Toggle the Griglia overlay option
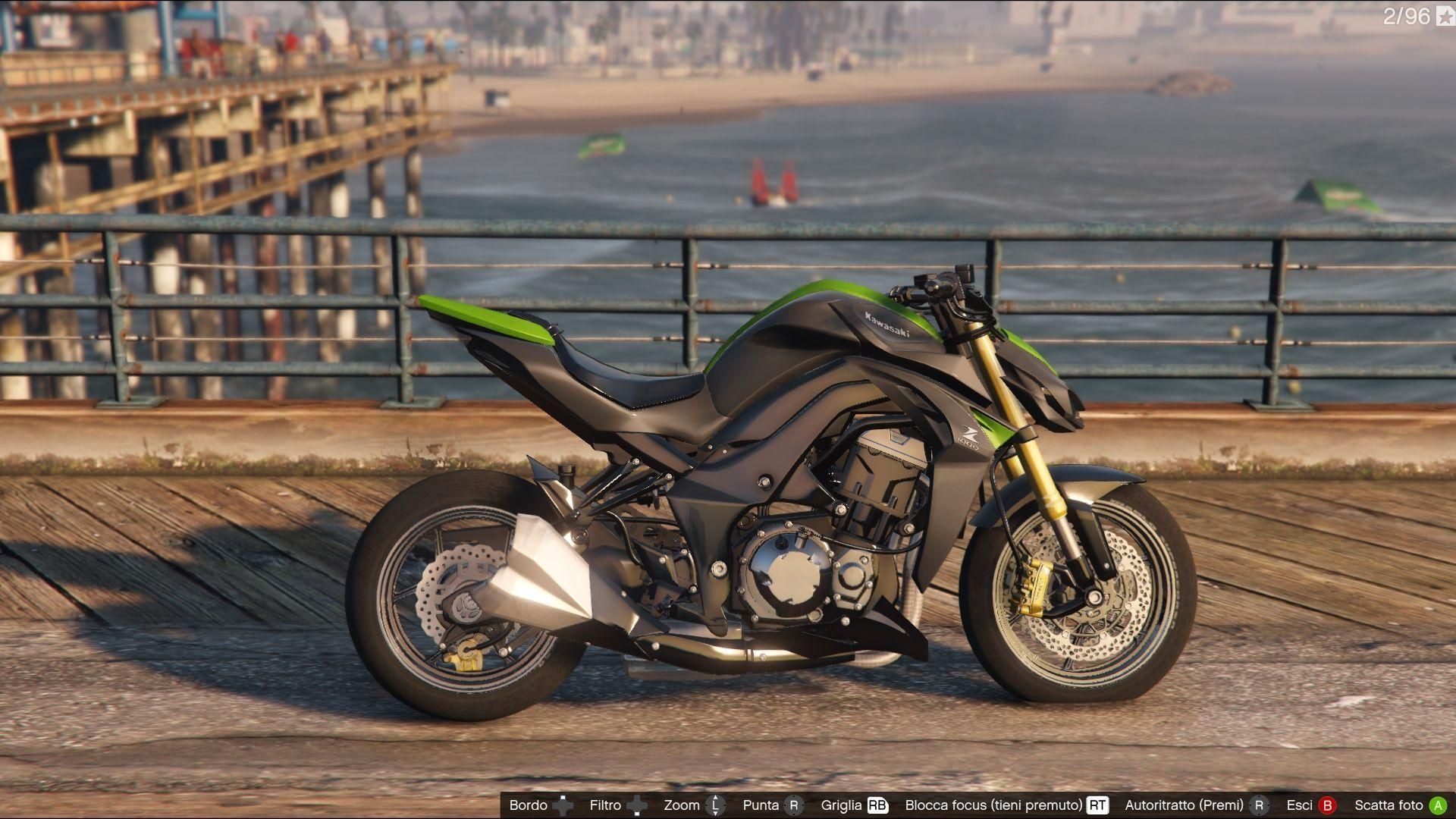This screenshot has height=819, width=1456. pyautogui.click(x=842, y=805)
